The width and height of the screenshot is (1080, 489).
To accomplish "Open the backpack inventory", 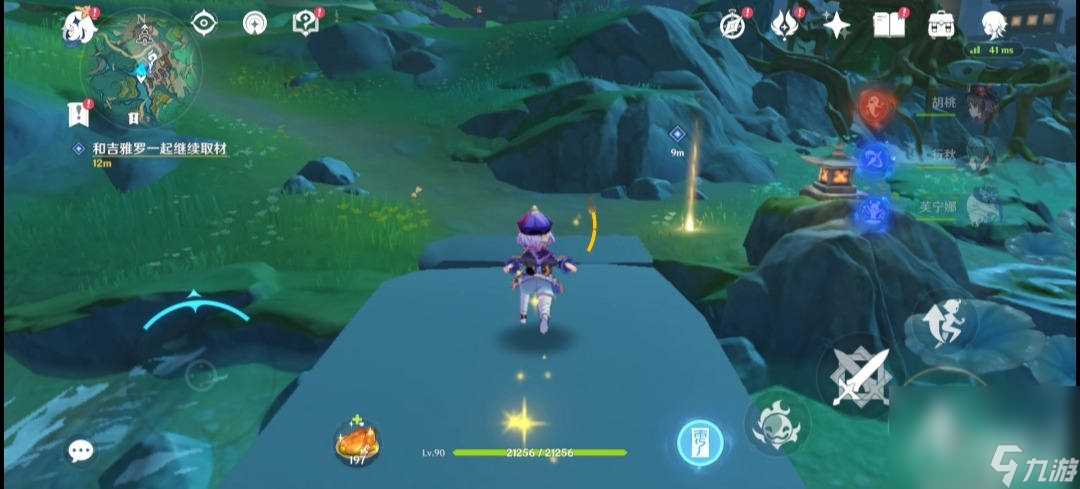I will tap(941, 24).
